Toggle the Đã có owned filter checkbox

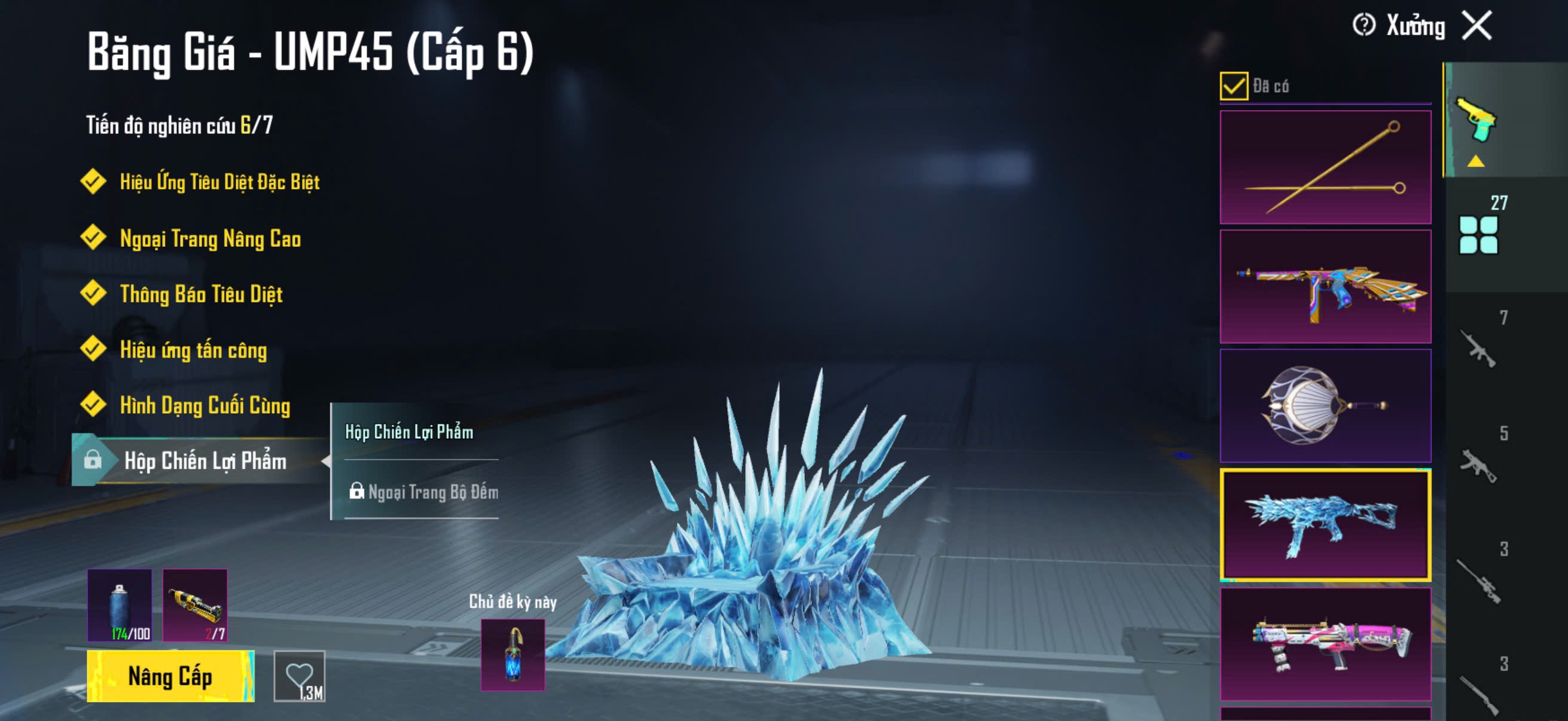pos(1233,85)
